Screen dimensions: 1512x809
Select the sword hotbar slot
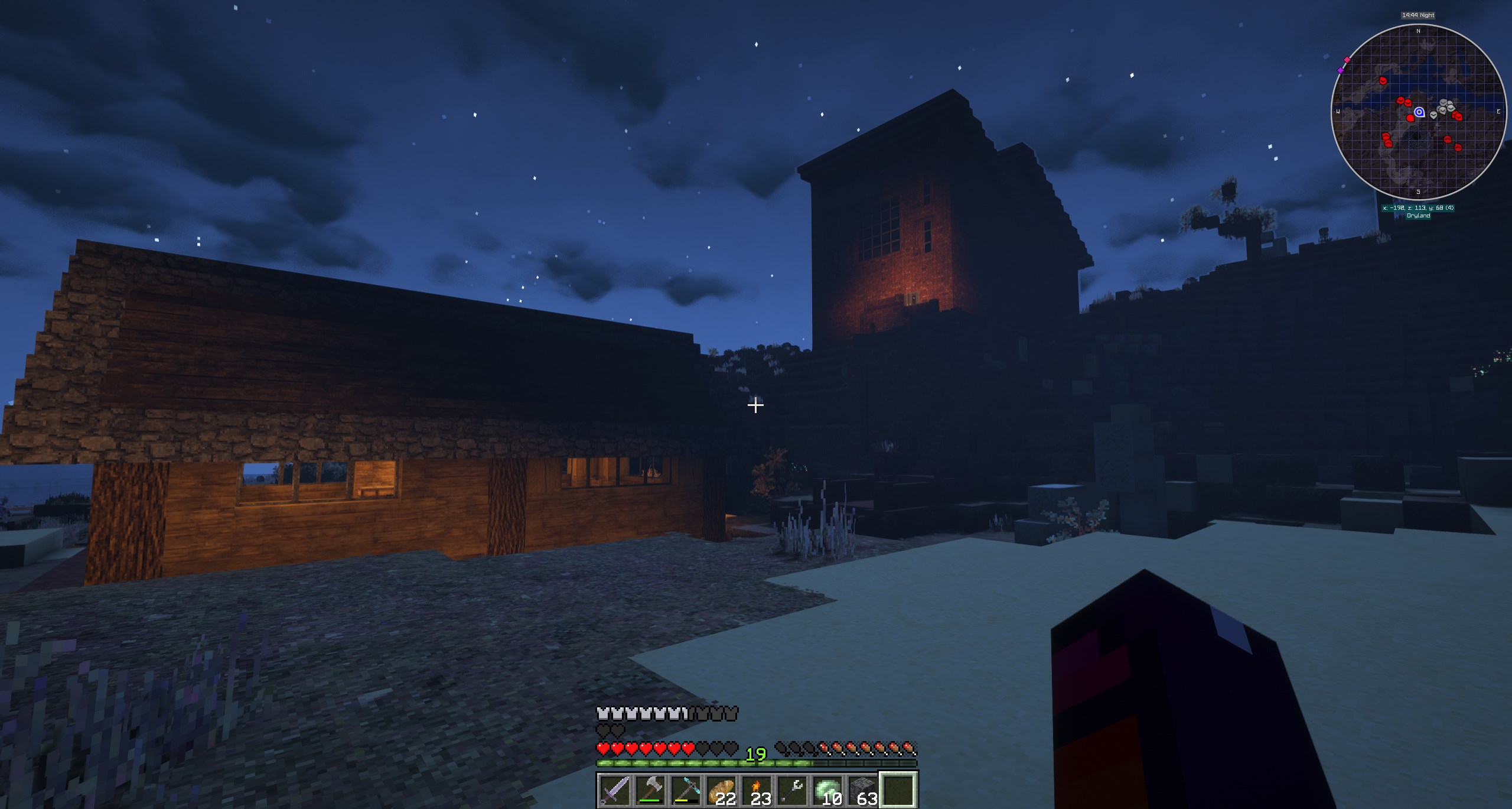coord(614,789)
